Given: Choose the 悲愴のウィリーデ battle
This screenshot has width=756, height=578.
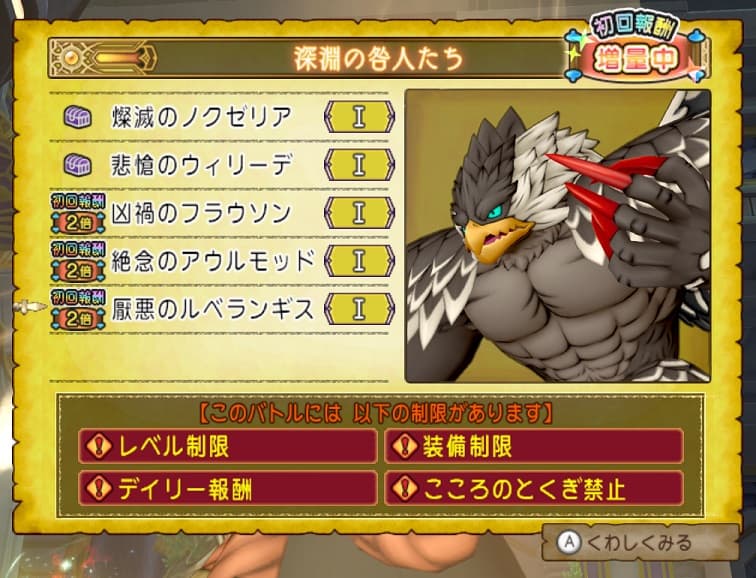Looking at the screenshot, I should point(202,165).
